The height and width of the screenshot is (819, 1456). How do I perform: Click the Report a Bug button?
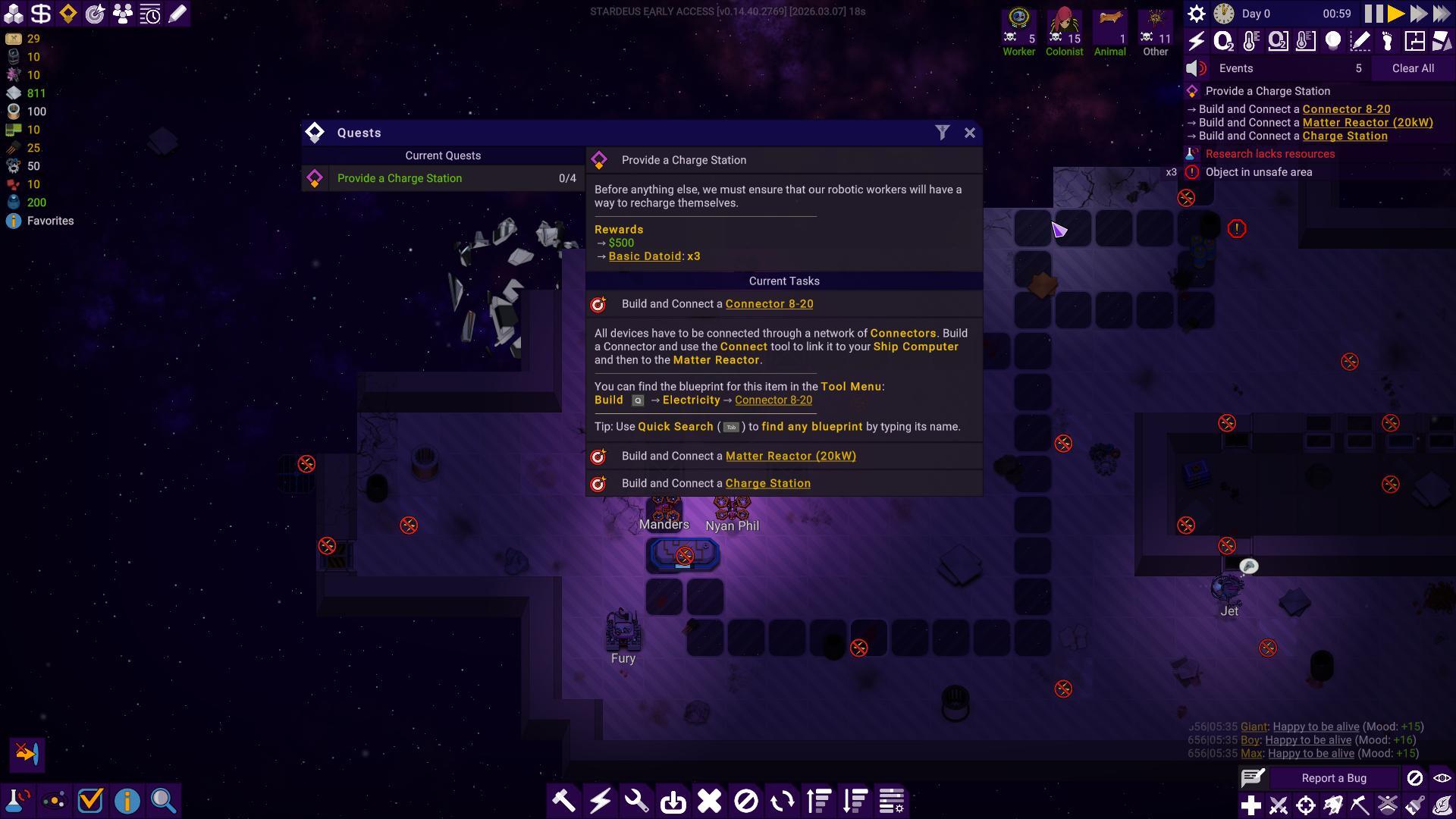[x=1333, y=778]
